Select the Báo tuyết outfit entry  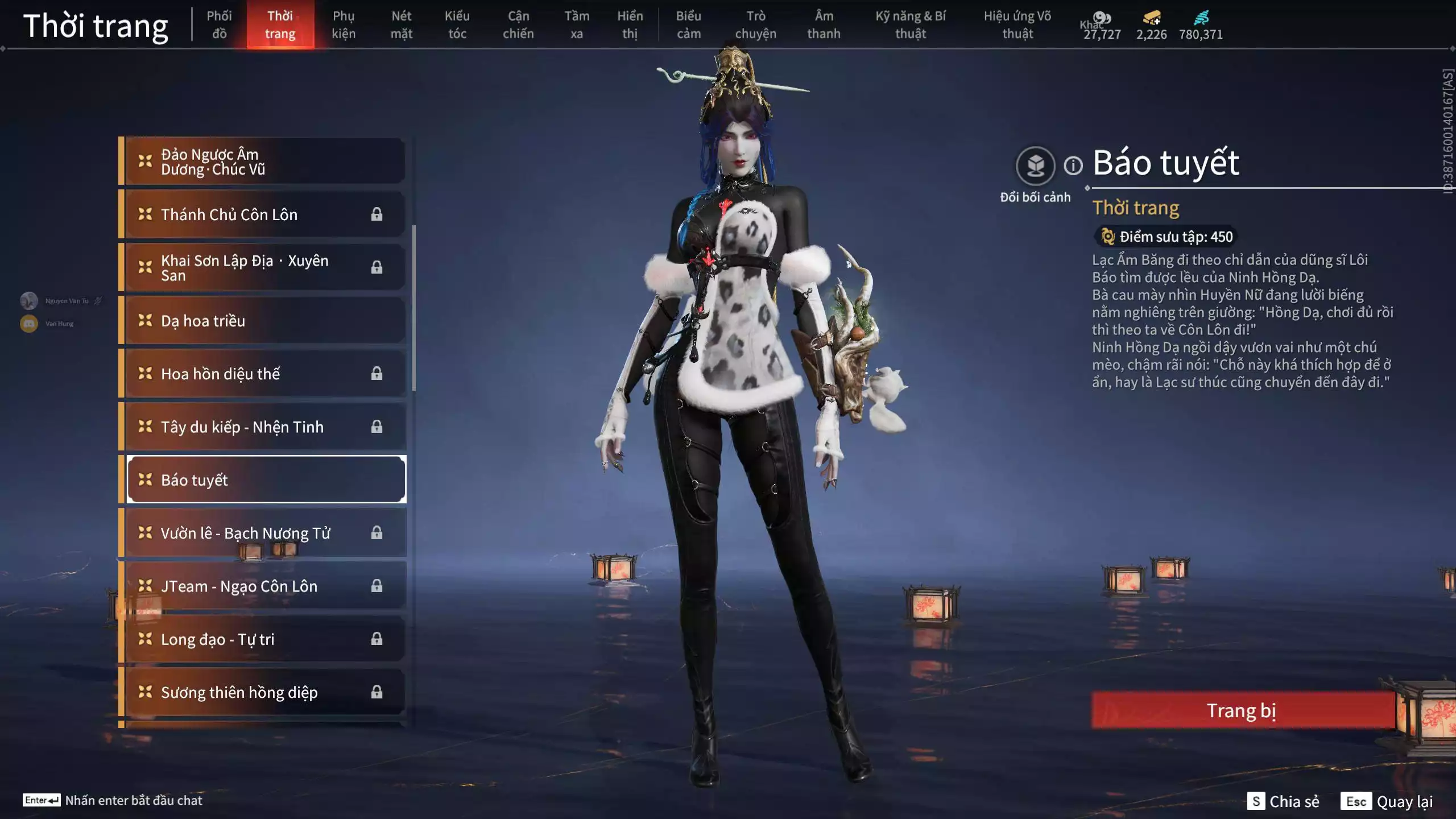266,479
